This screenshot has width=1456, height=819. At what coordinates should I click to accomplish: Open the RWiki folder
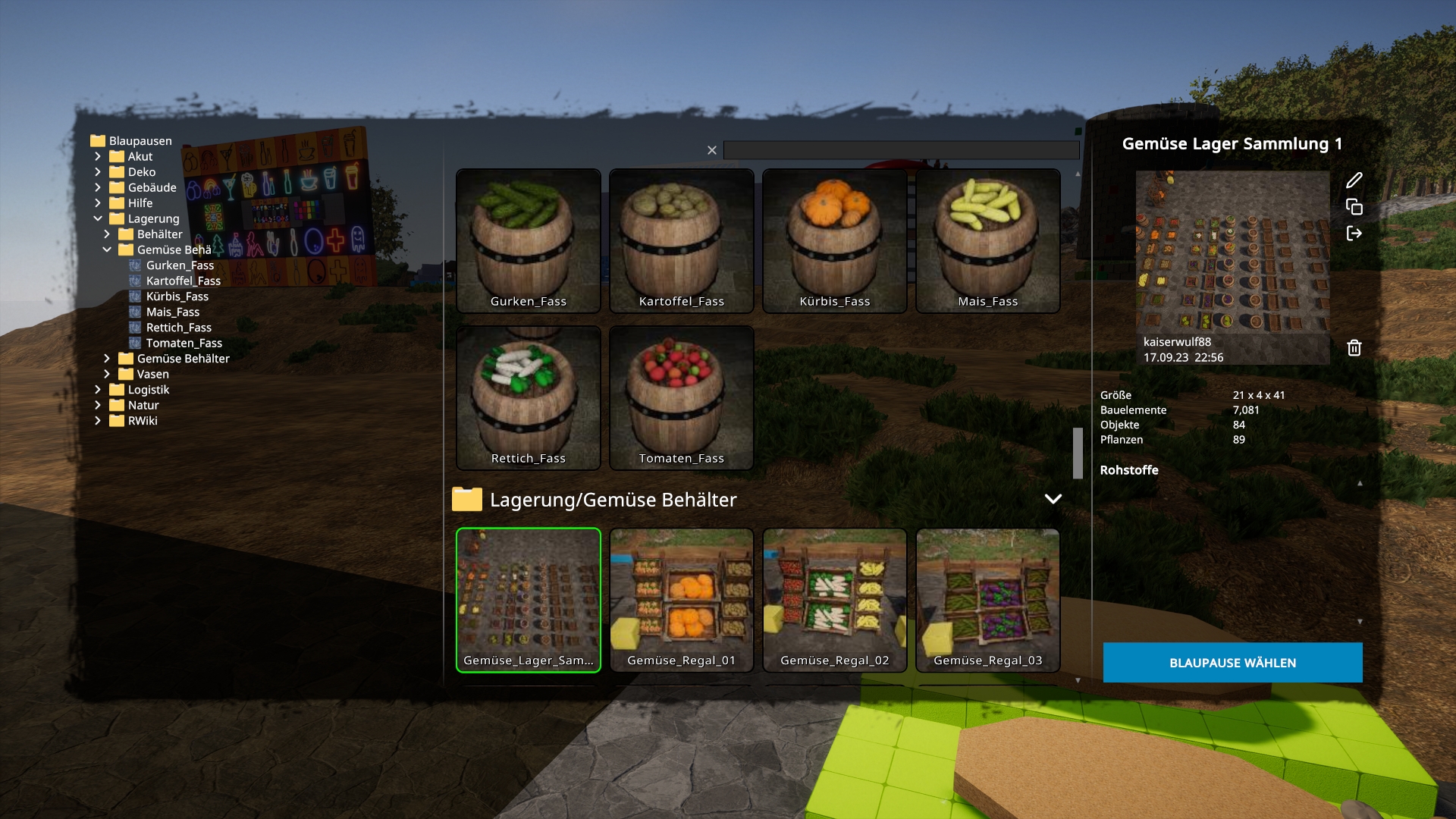142,421
